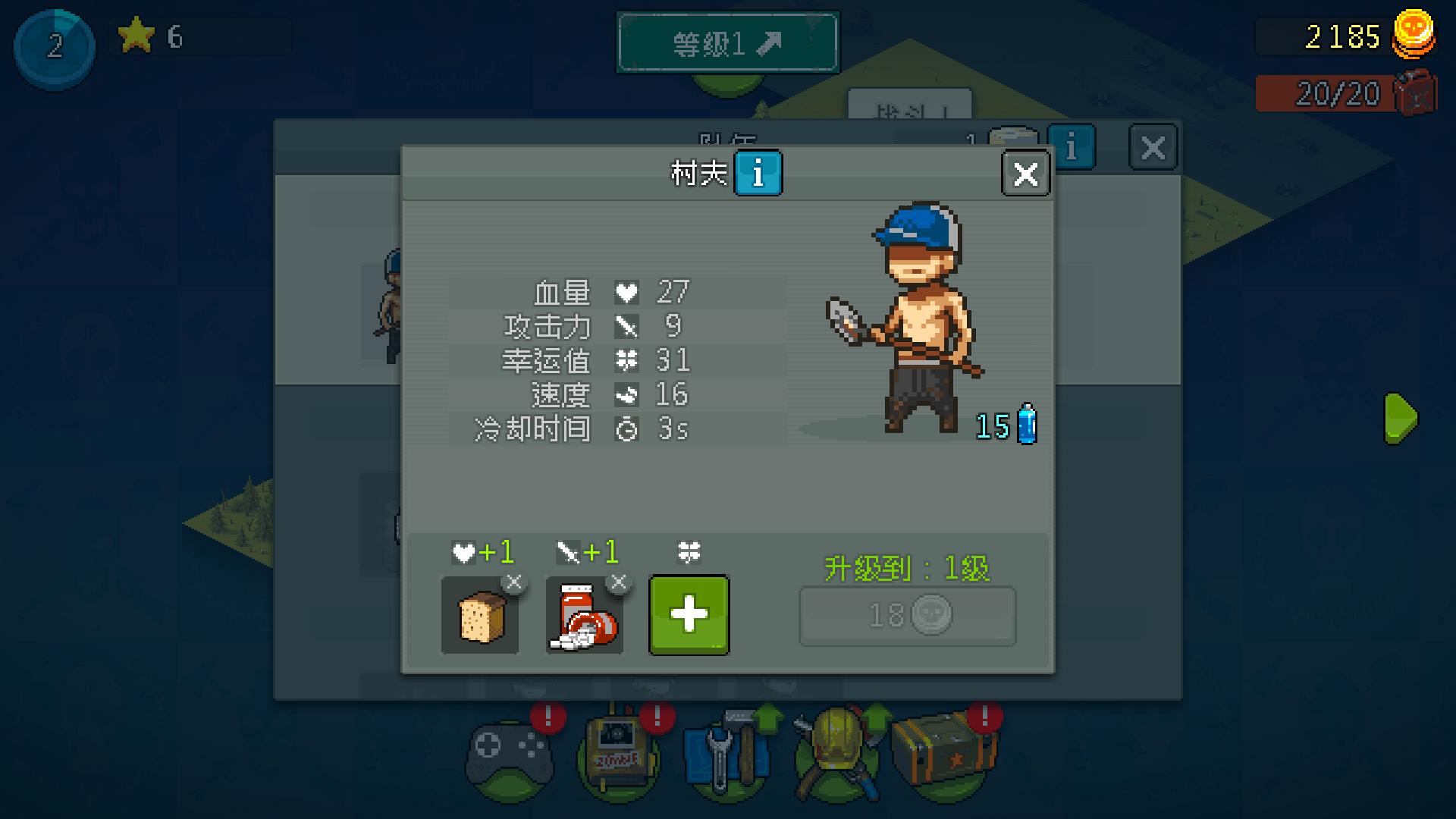Open the villager info tooltip button
This screenshot has height=819, width=1456.
[758, 173]
